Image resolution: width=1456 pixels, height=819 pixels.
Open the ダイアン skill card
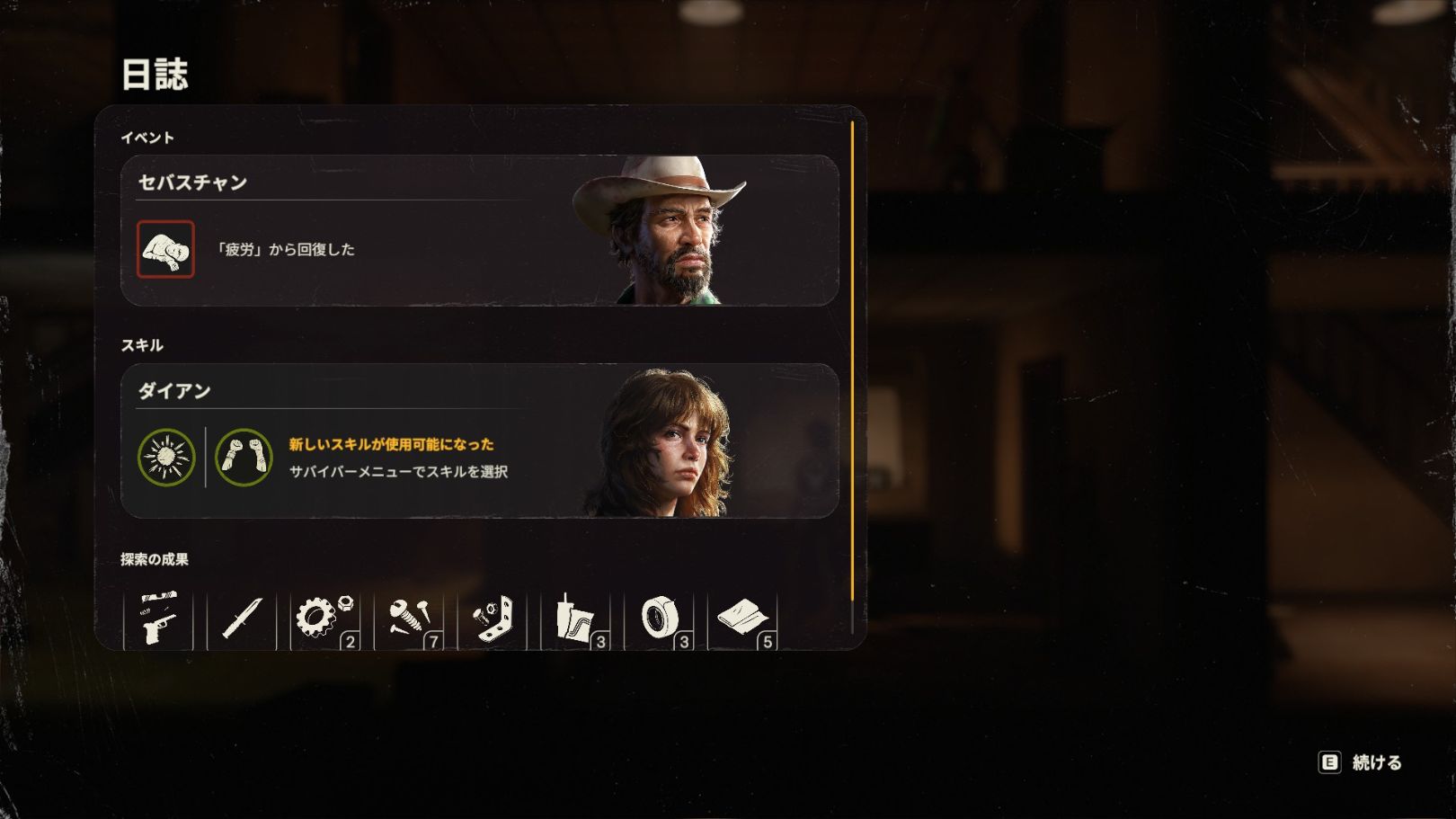[479, 441]
